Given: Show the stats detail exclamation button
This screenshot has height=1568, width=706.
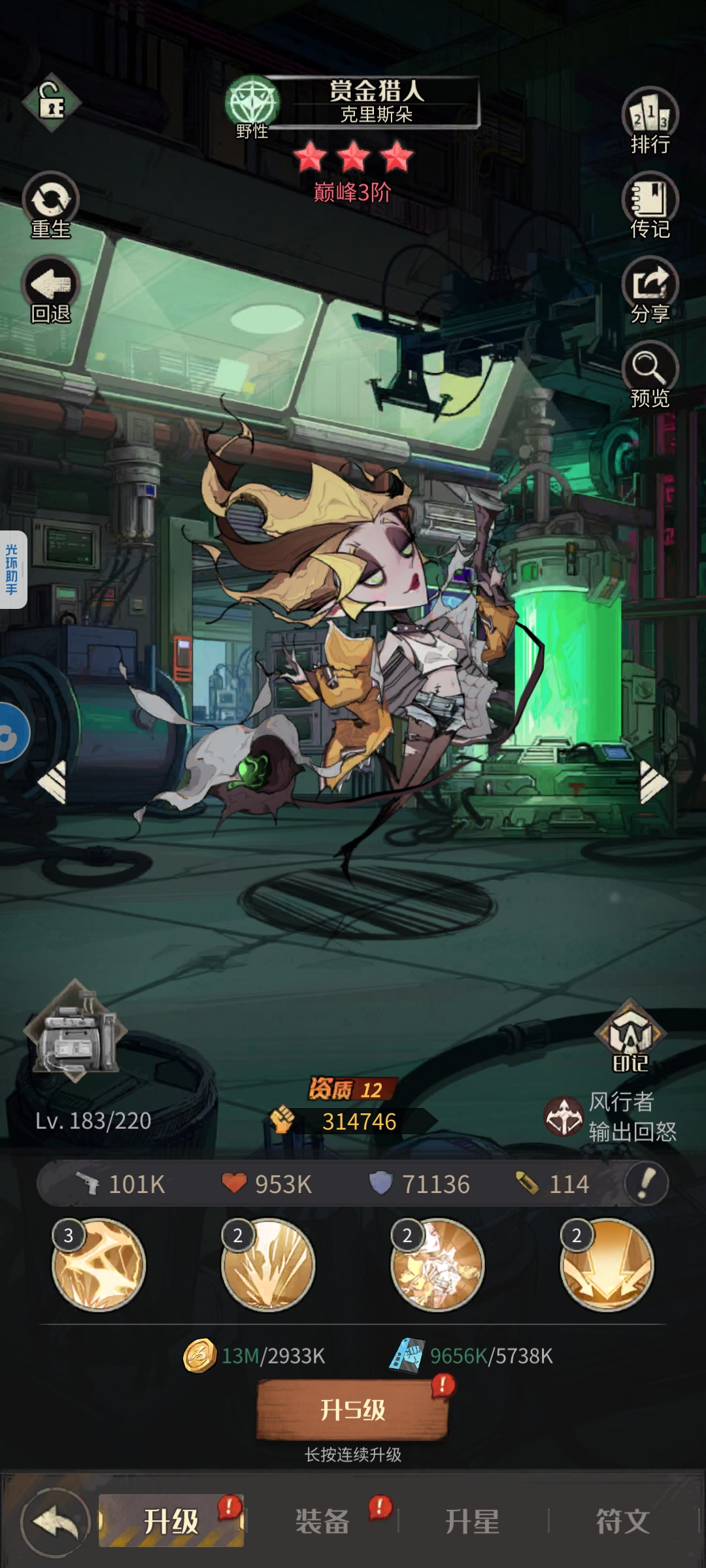Looking at the screenshot, I should pyautogui.click(x=646, y=1183).
